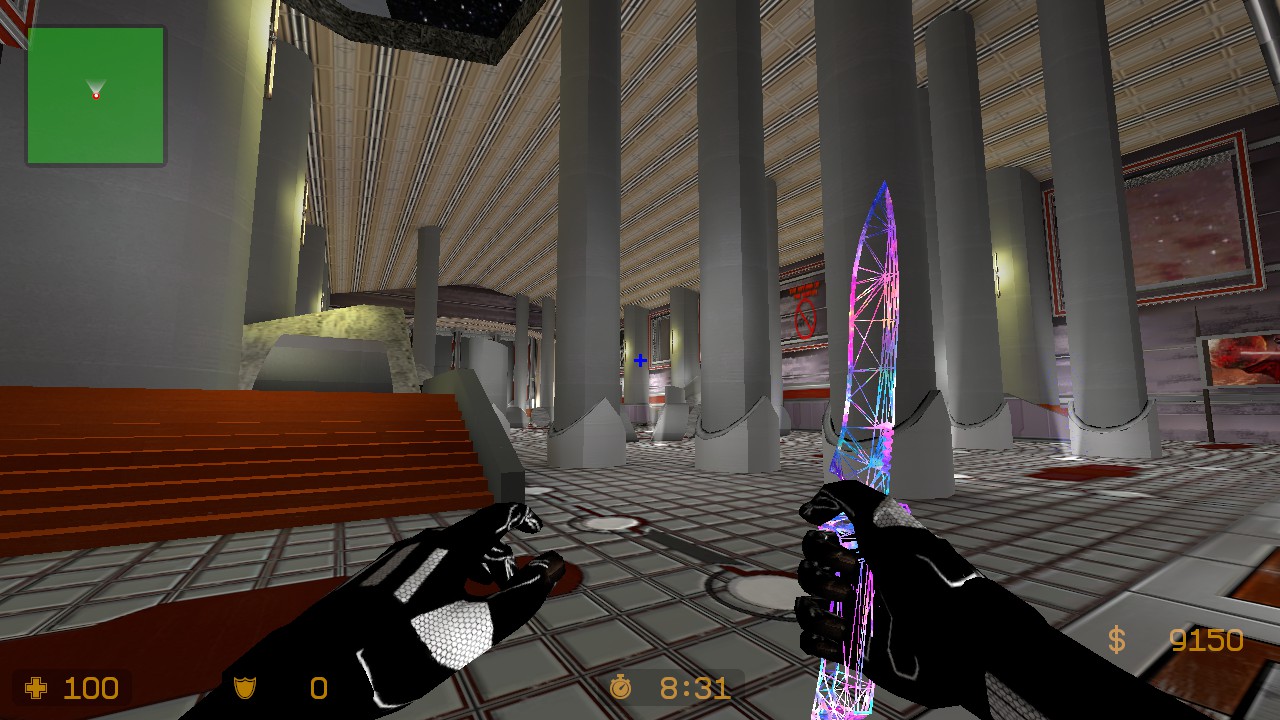Click the player arrow on the radar map
1280x720 pixels.
point(94,90)
